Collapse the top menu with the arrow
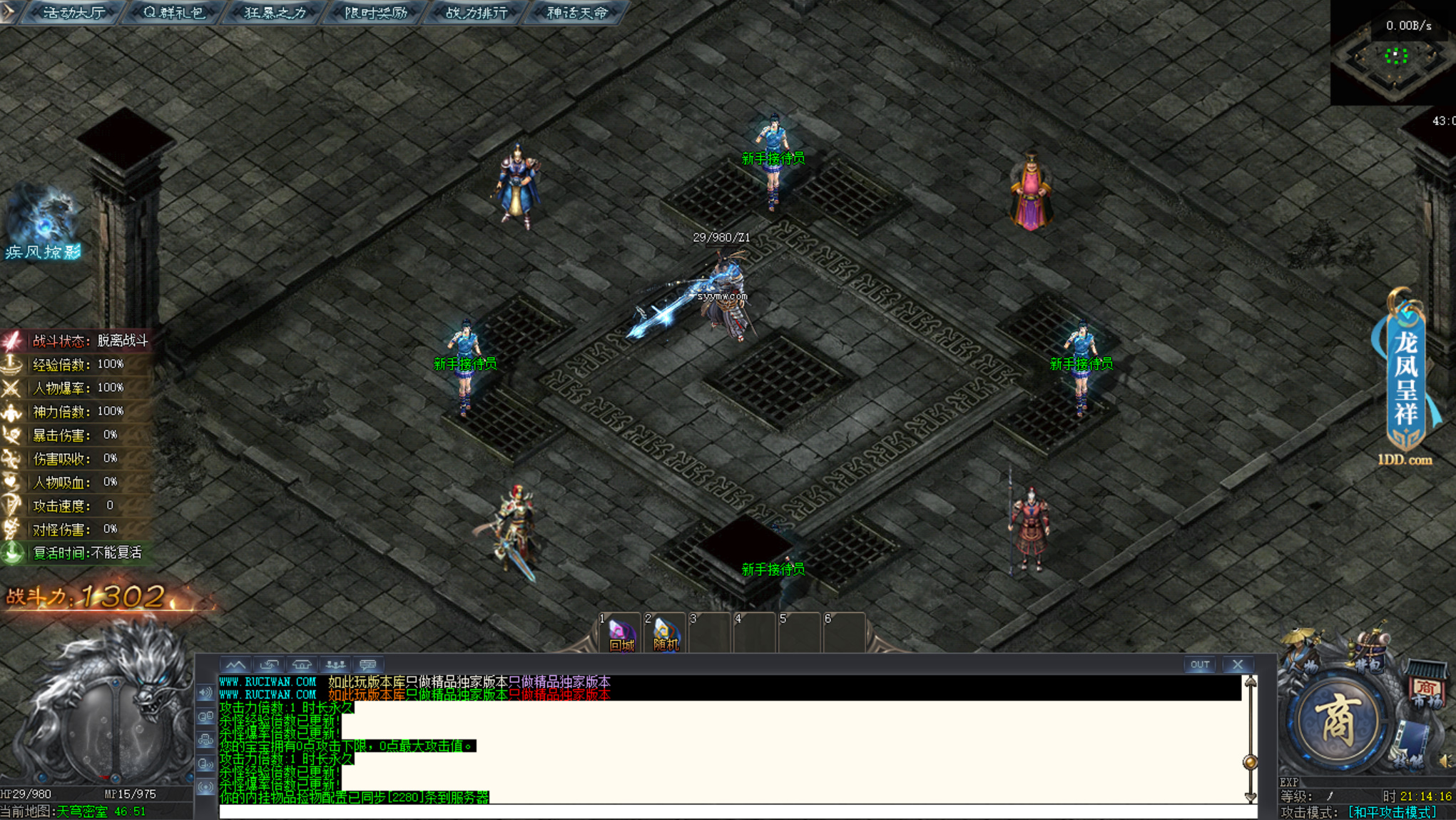The image size is (1456, 820). click(x=7, y=11)
